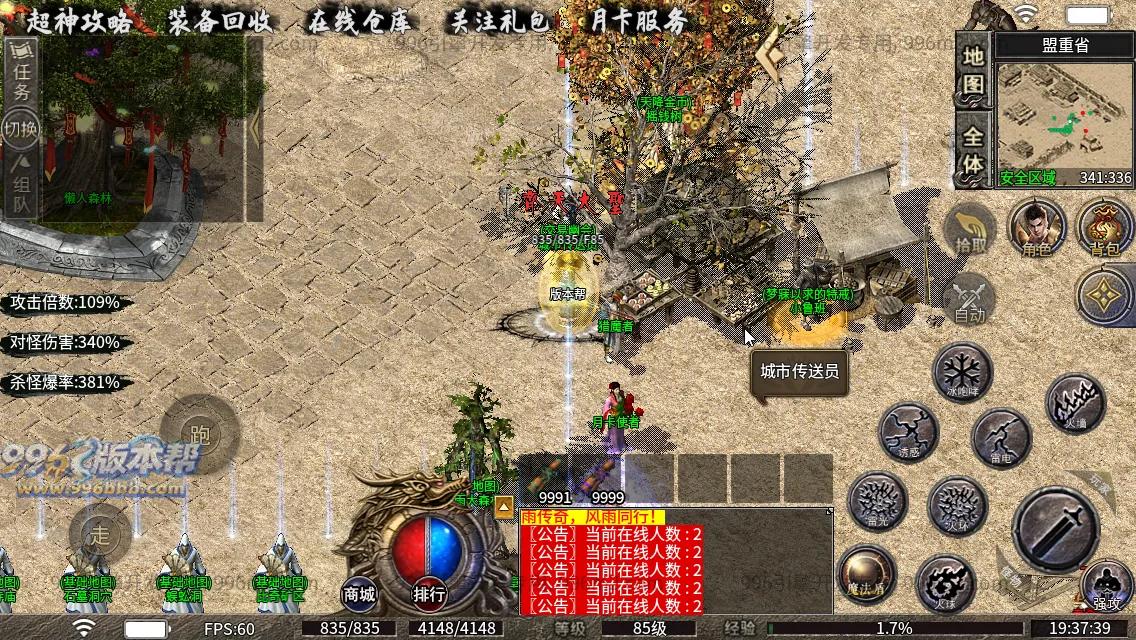Viewport: 1136px width, 640px height.
Task: Open the 排行 rankings
Action: (x=429, y=594)
